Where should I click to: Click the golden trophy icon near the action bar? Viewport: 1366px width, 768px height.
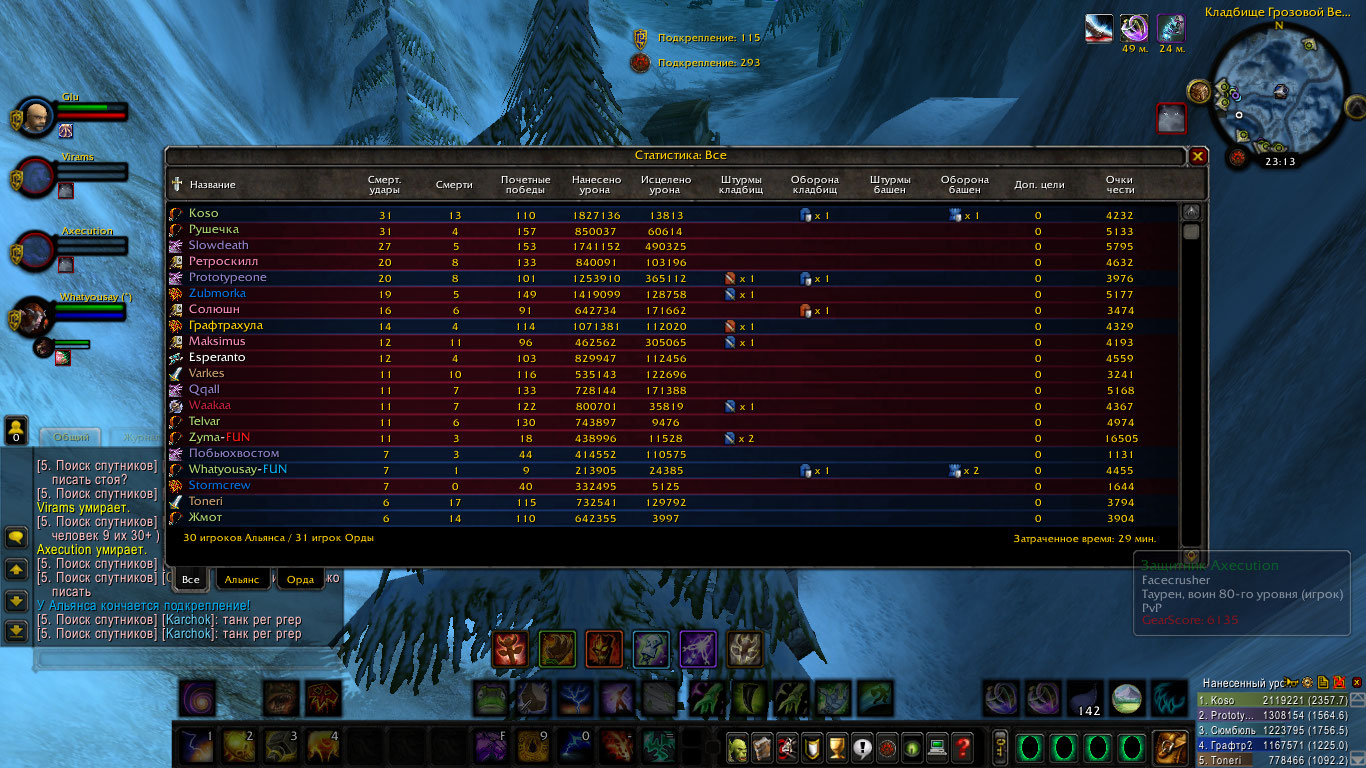838,748
